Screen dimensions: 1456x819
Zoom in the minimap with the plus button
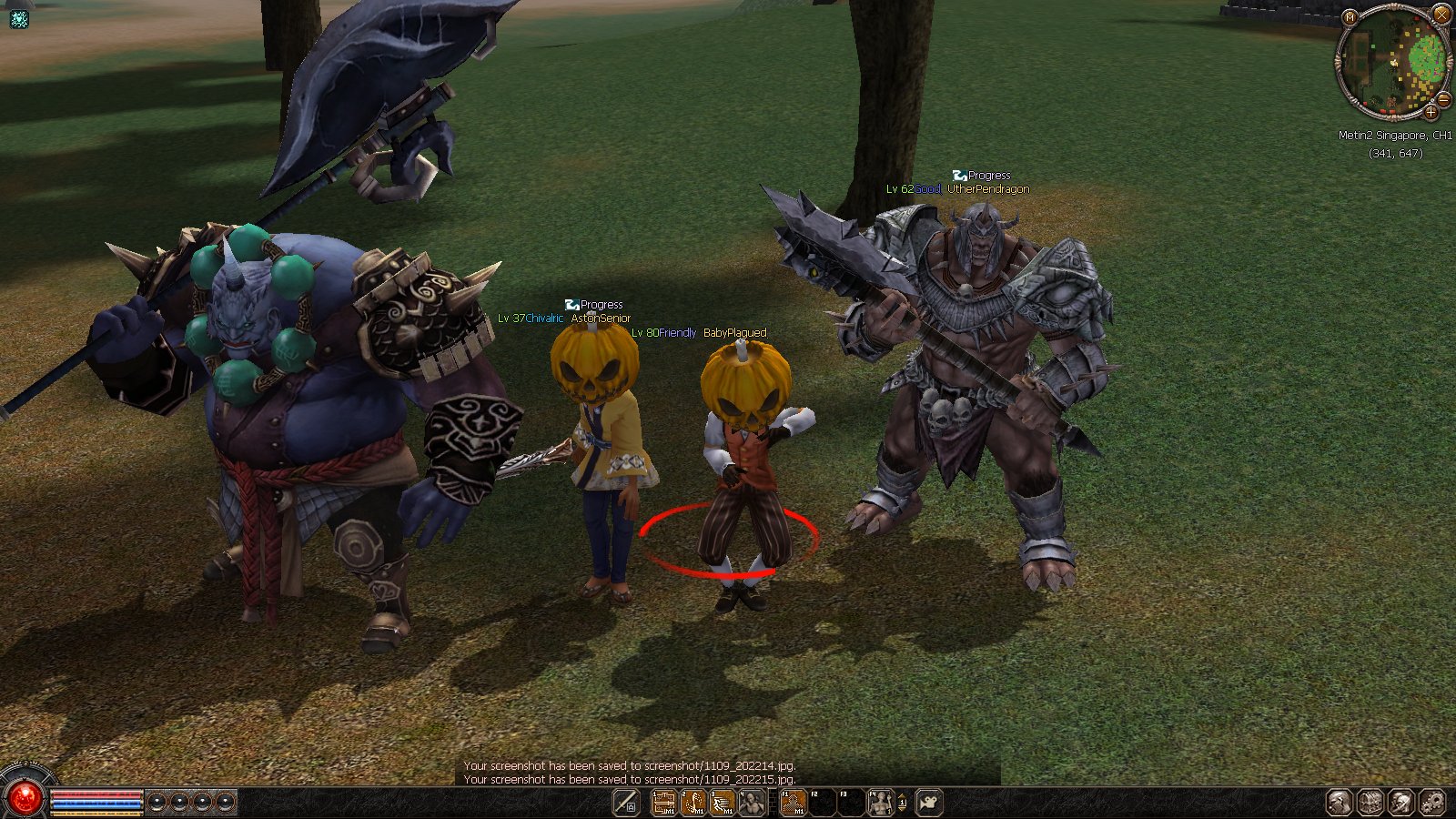1431,113
